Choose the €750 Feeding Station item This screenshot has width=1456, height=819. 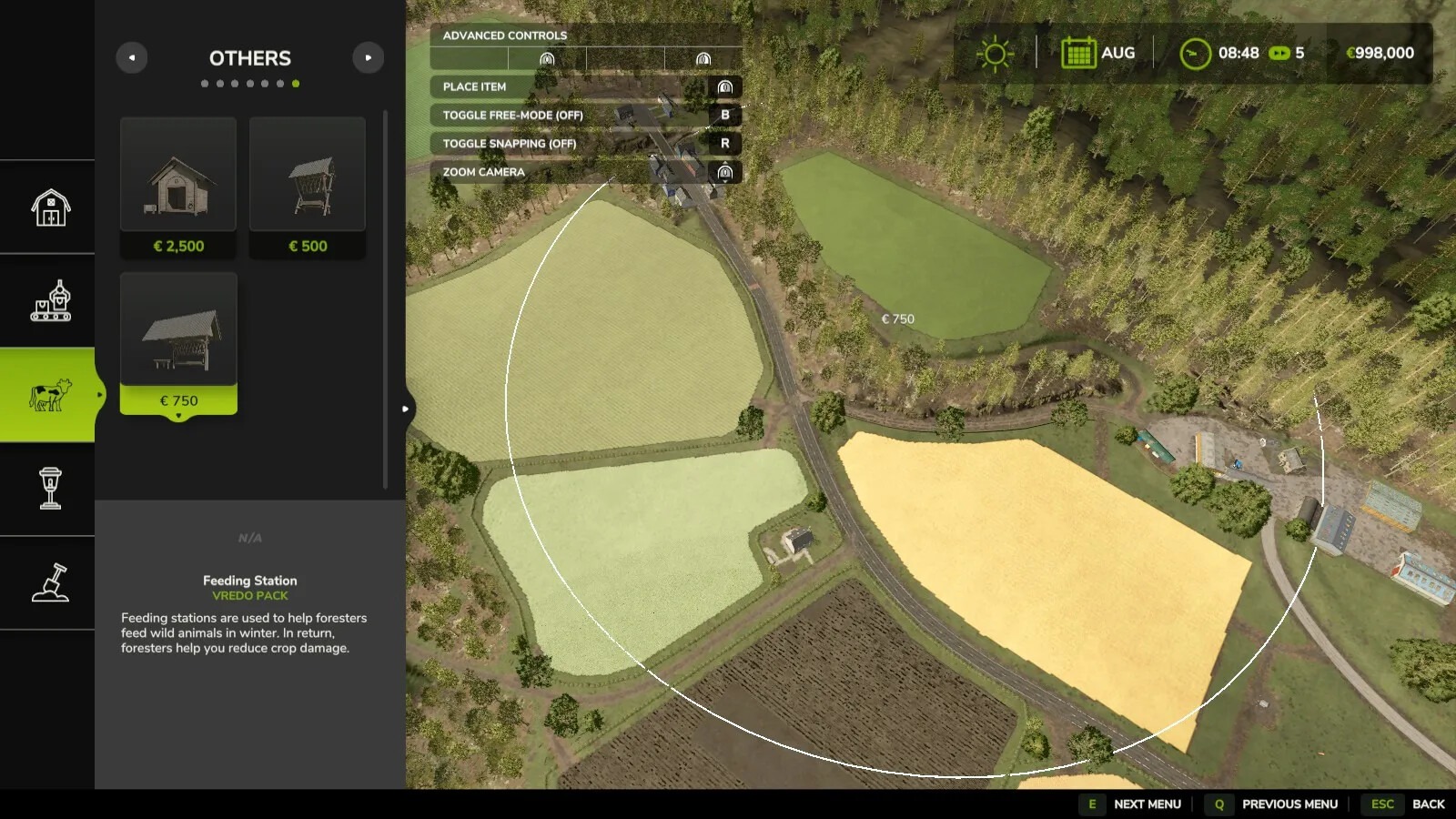(178, 342)
